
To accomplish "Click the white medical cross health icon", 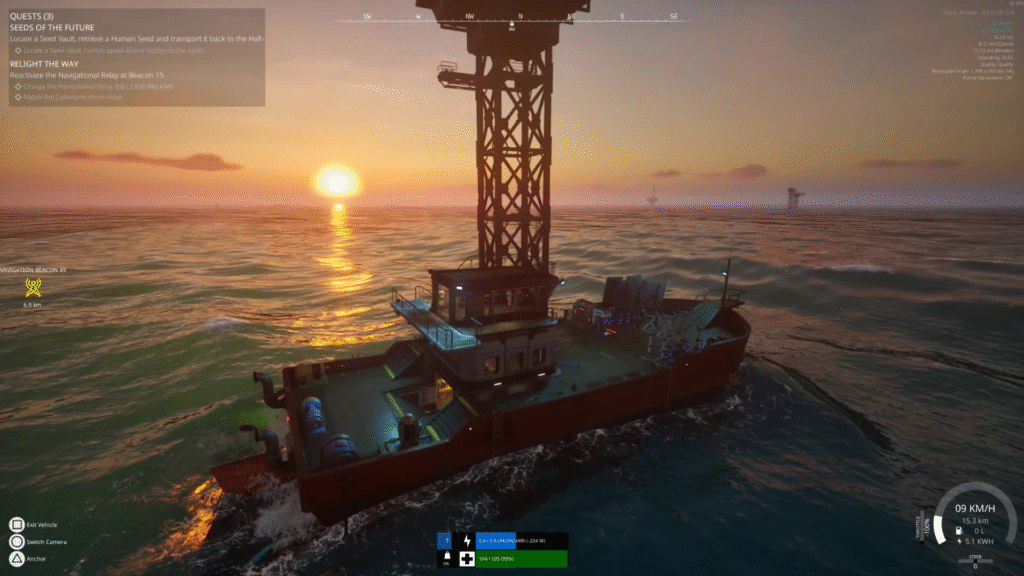I will [466, 558].
